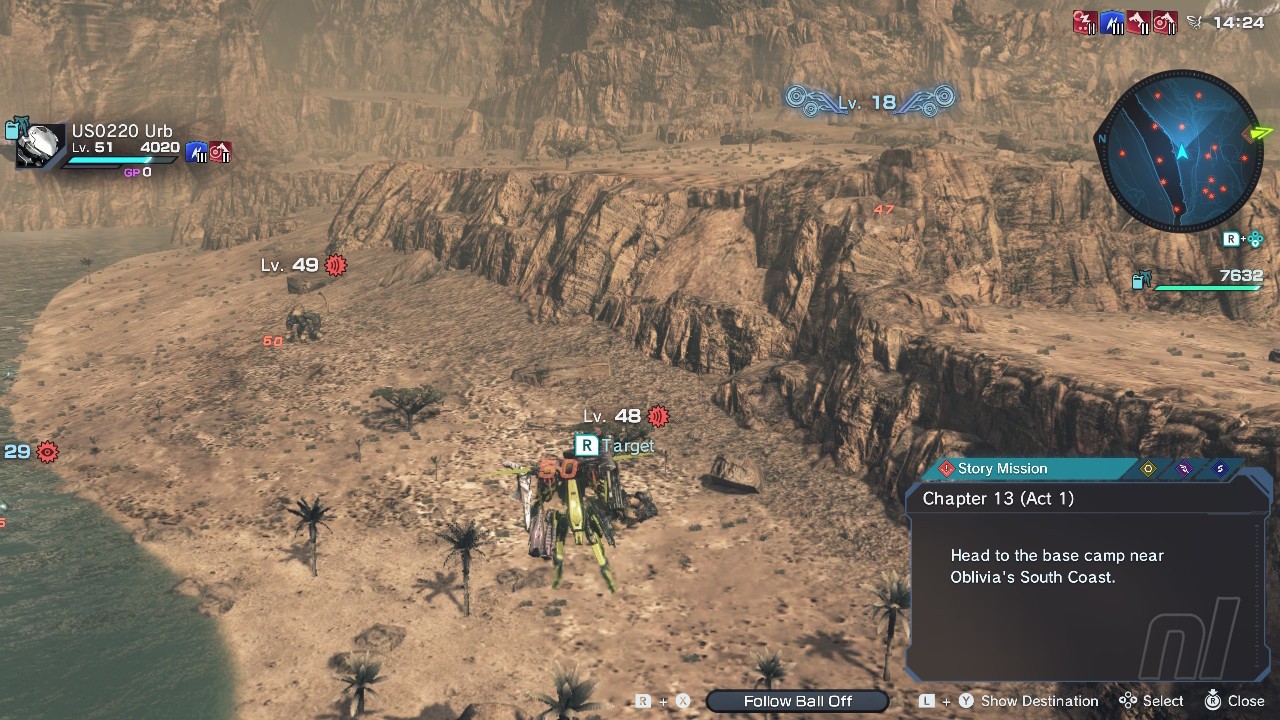Select the Lv. 48 enemy Target marker

click(x=616, y=446)
